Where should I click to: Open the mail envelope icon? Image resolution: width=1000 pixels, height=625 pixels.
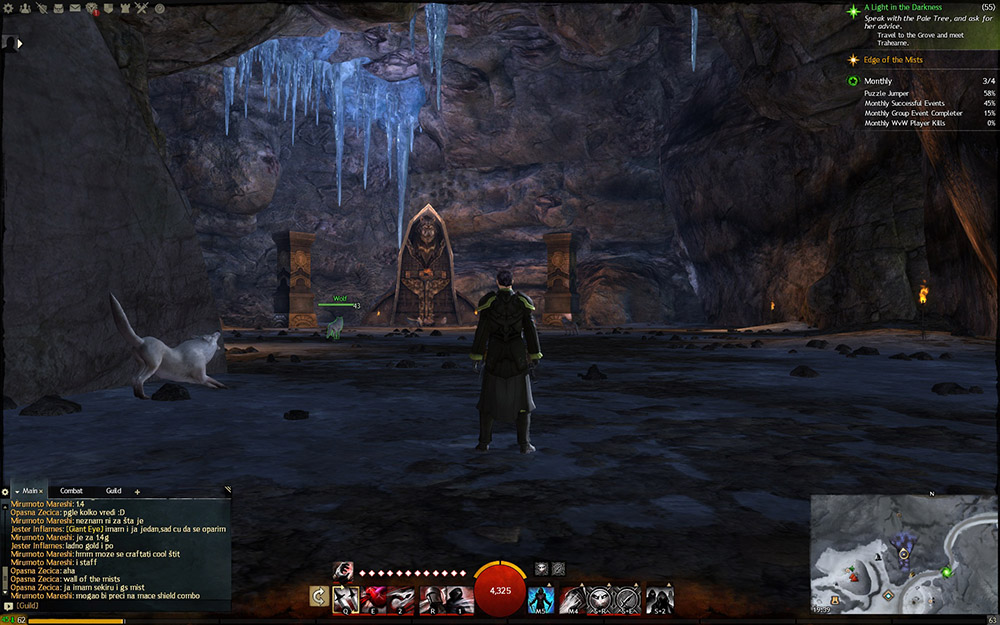(75, 8)
